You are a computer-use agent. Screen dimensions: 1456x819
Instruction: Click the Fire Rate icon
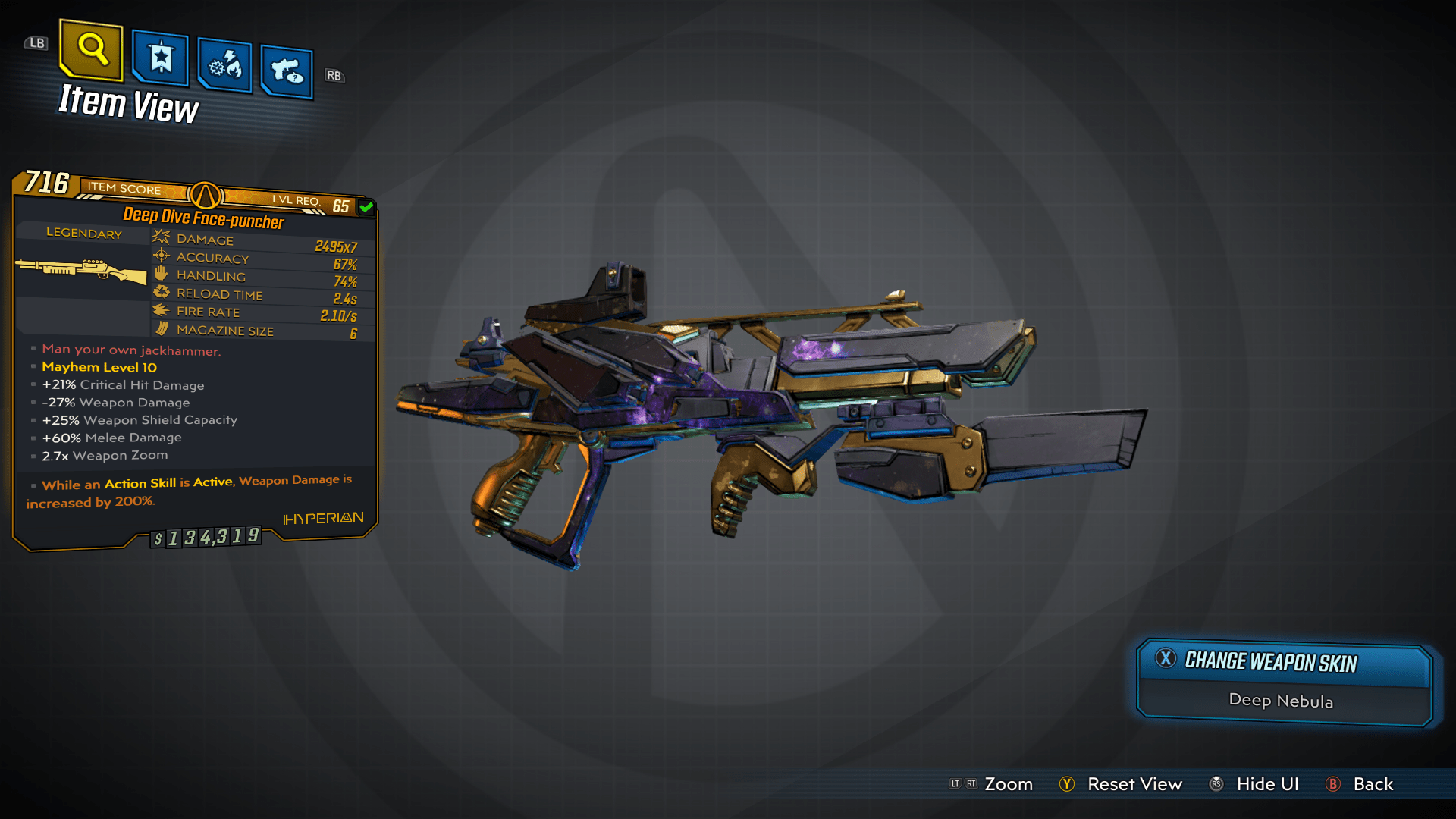pos(160,311)
